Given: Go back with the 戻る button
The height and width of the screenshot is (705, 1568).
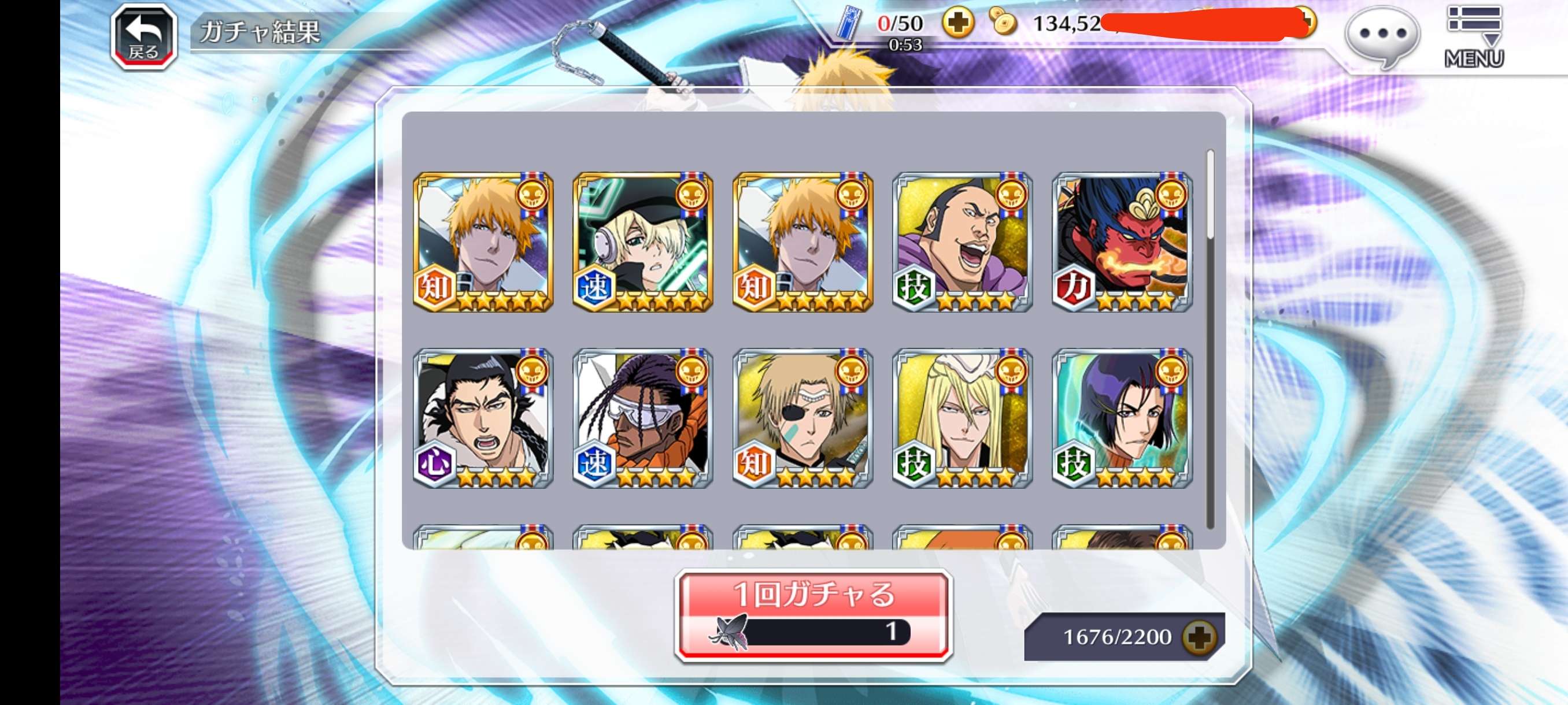Looking at the screenshot, I should point(143,35).
